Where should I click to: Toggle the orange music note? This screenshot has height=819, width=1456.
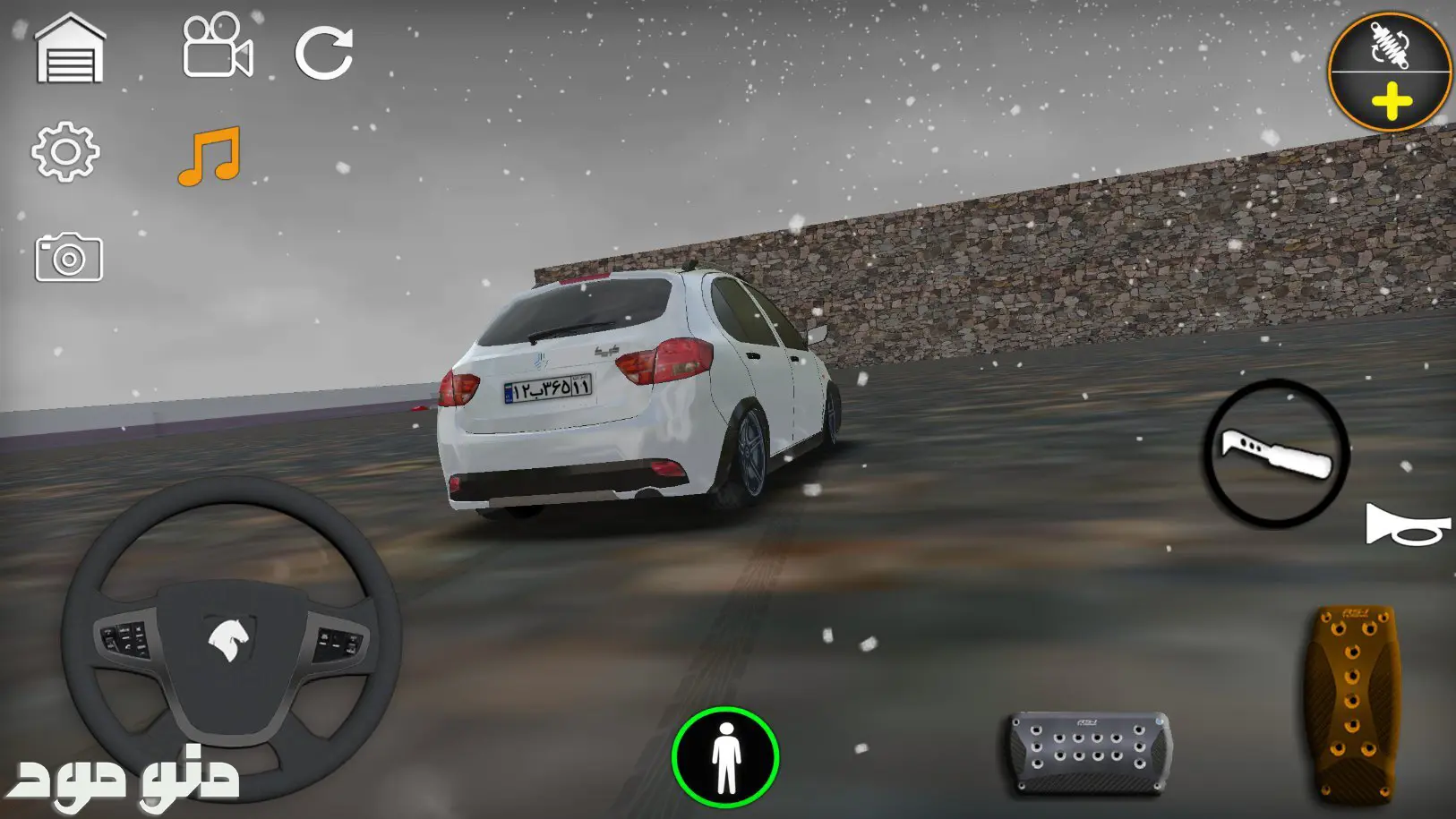click(210, 156)
